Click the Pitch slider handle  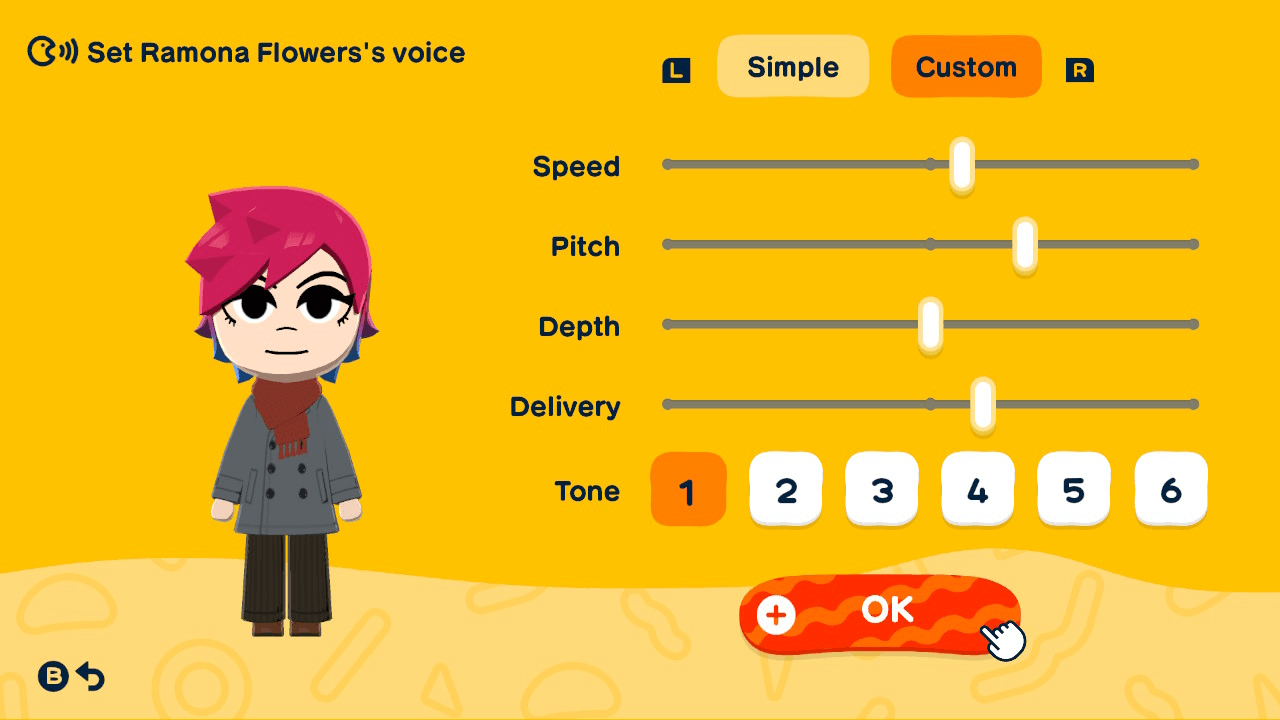point(1023,244)
